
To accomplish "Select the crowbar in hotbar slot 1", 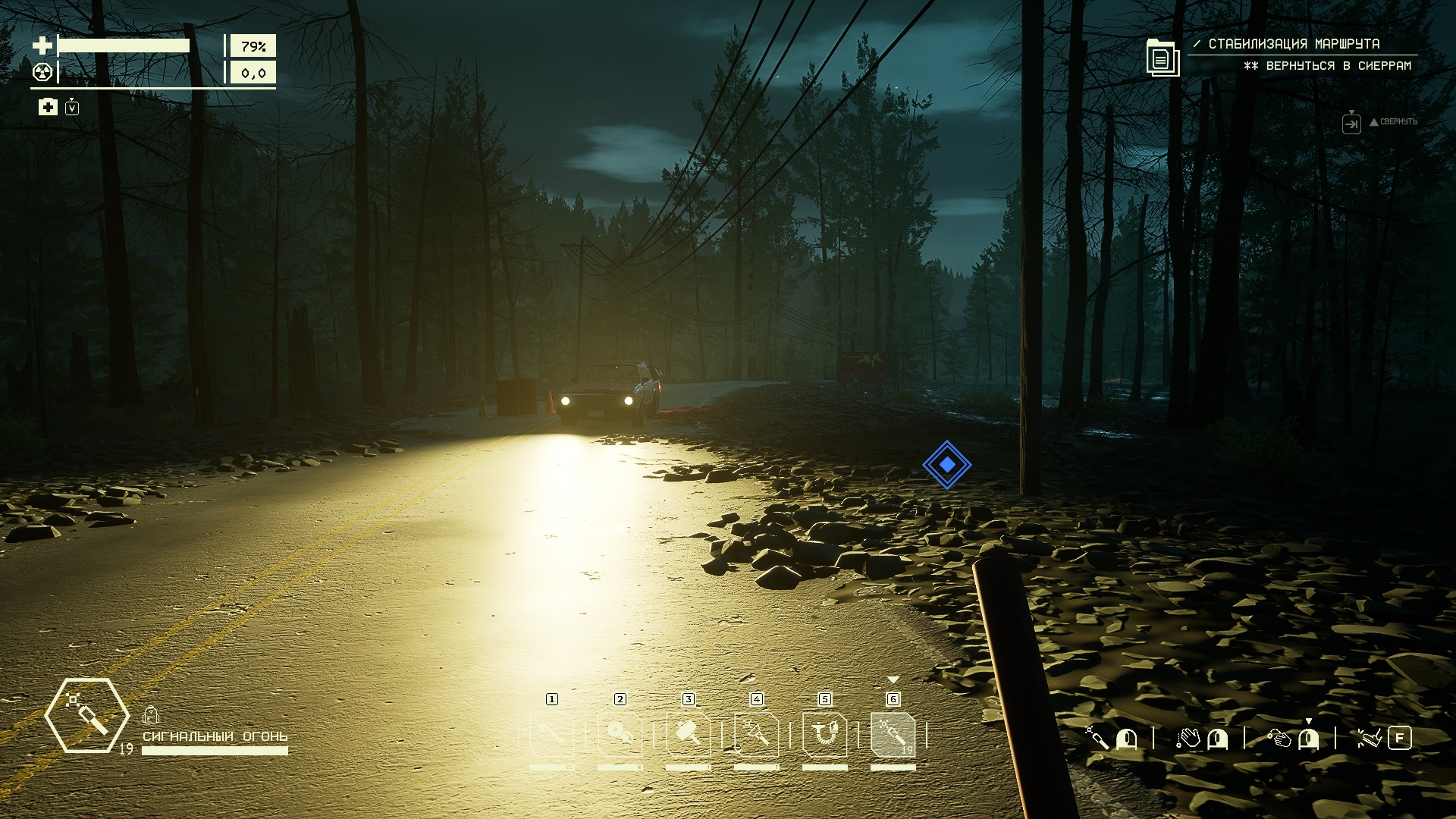I will pos(551,734).
